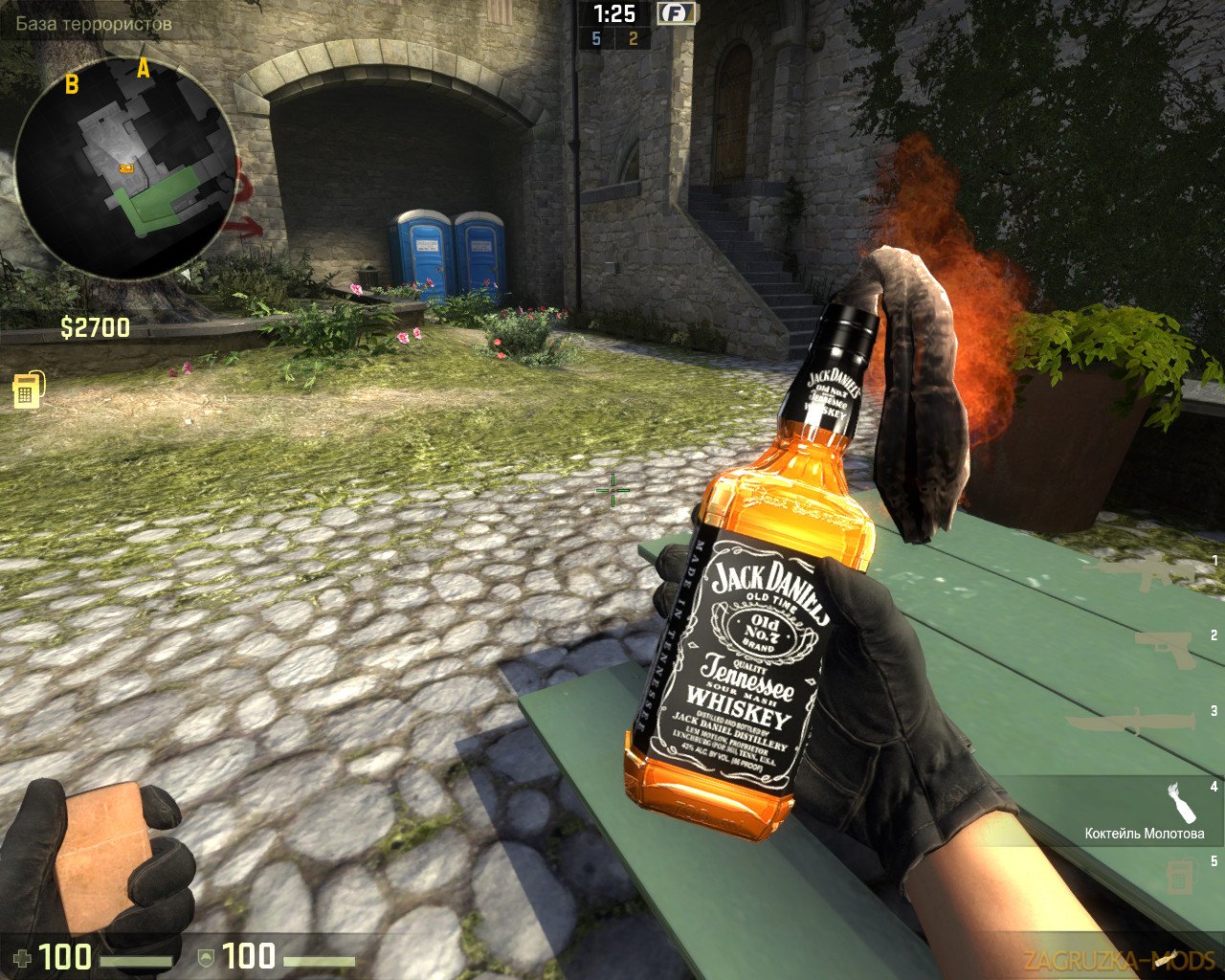Click the 1:25 round timer

(x=617, y=14)
